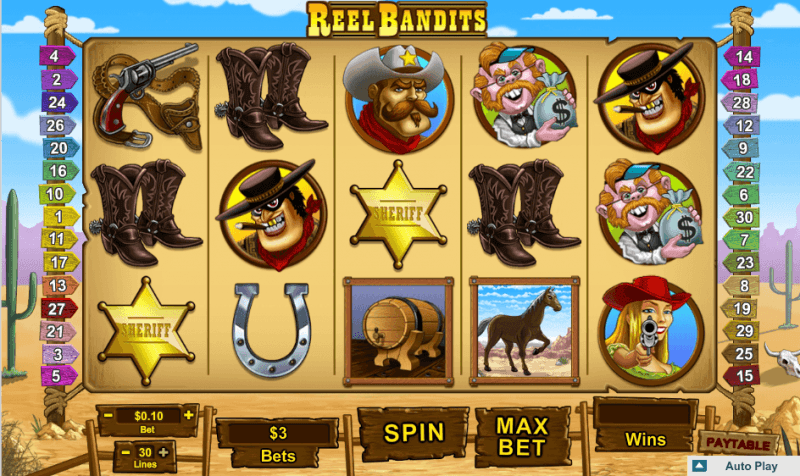Screen dimensions: 800x476
Task: Highlight payline marker 22
Action: coord(743,171)
